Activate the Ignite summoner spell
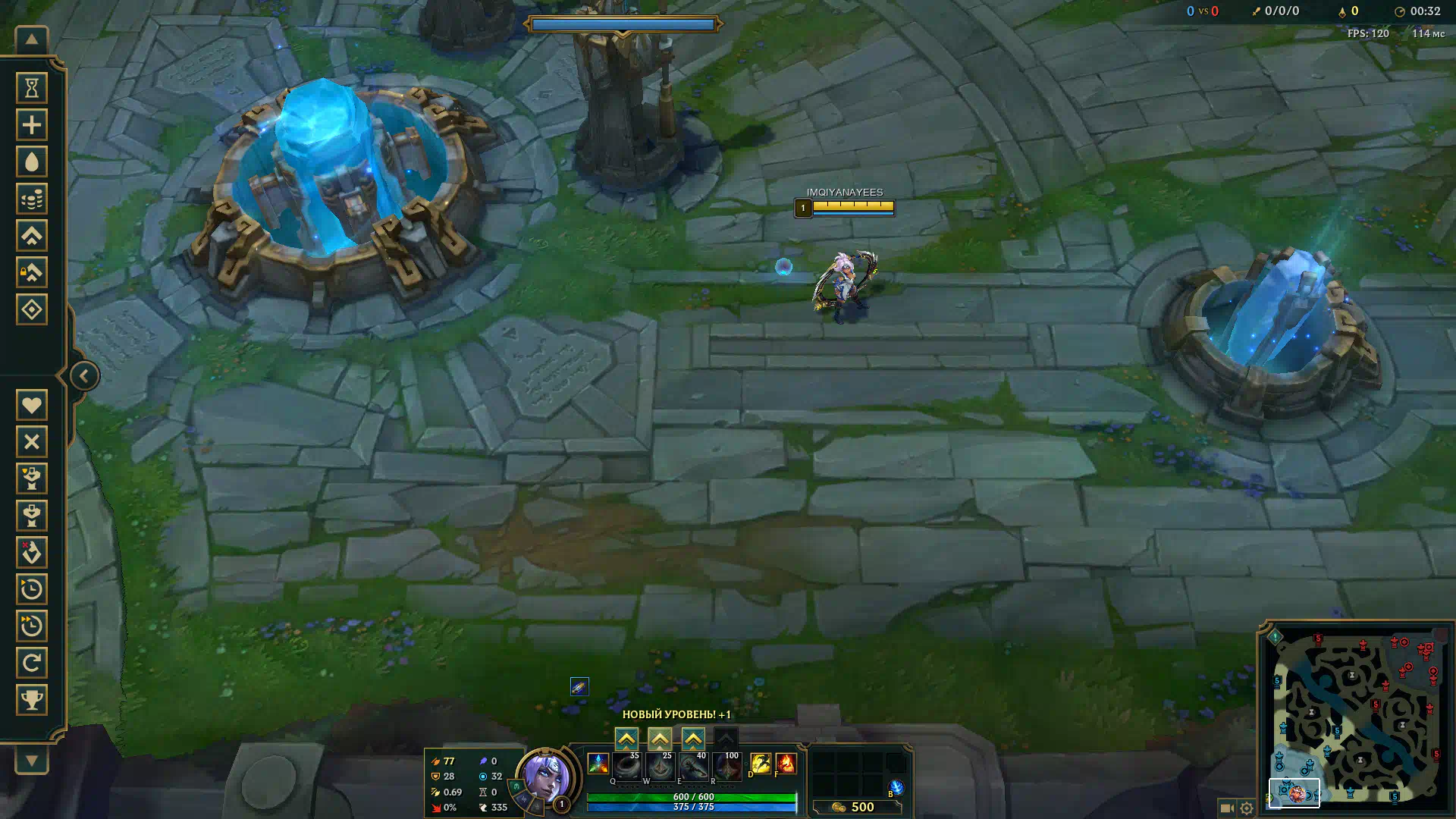The width and height of the screenshot is (1456, 819). (x=786, y=763)
